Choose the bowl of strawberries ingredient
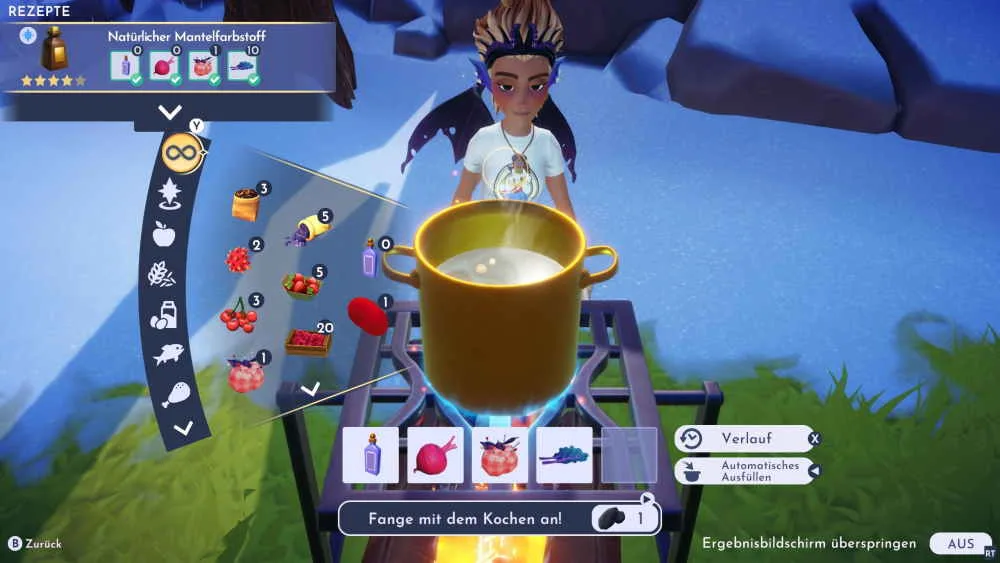Viewport: 1000px width, 563px height. click(x=301, y=285)
